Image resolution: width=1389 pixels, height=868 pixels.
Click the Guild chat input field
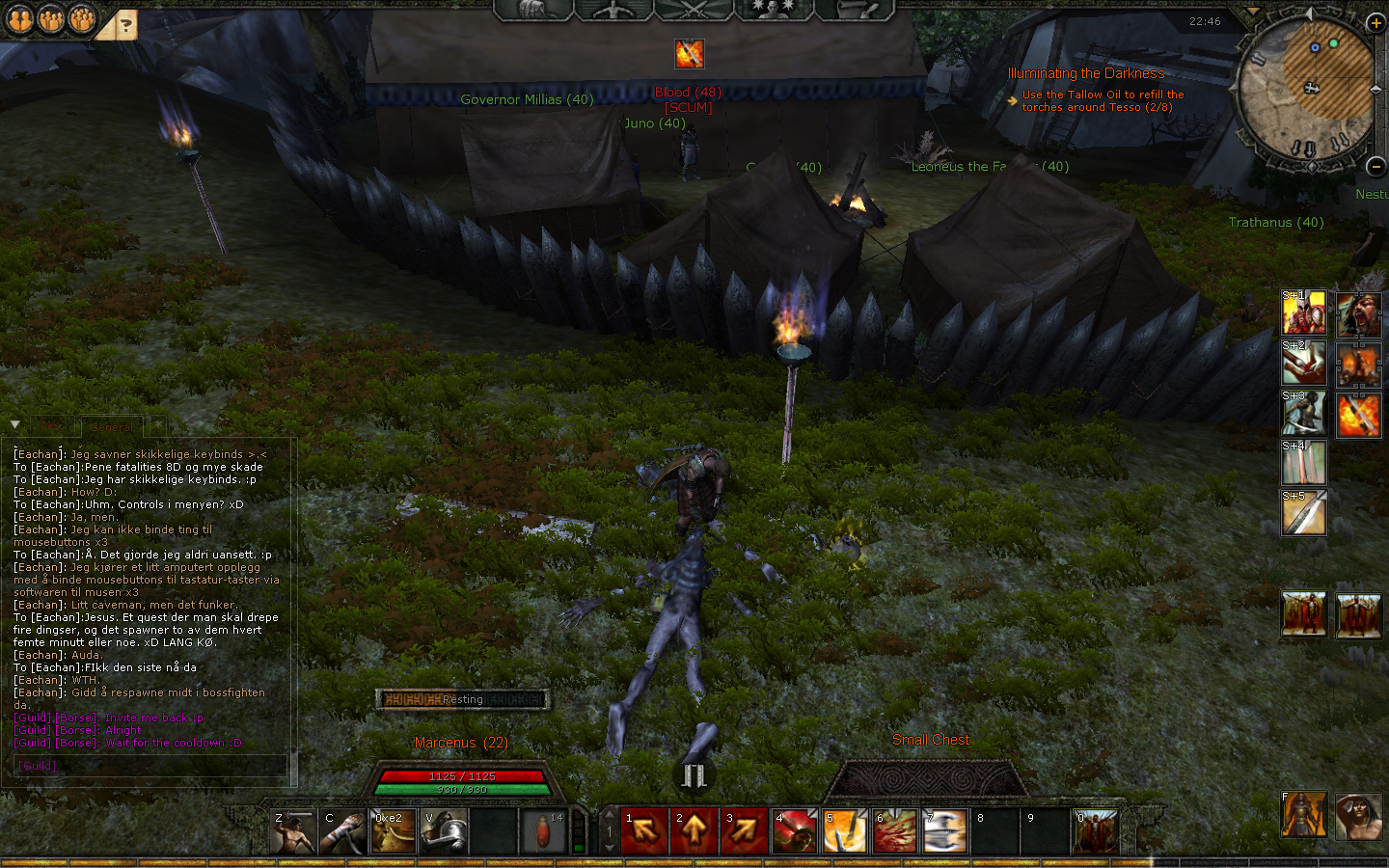pyautogui.click(x=150, y=766)
